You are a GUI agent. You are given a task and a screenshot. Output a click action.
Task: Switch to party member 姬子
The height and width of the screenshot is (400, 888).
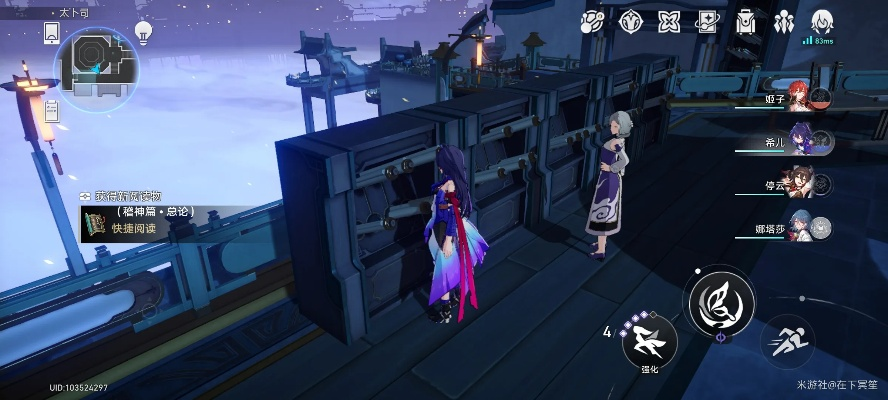(800, 96)
